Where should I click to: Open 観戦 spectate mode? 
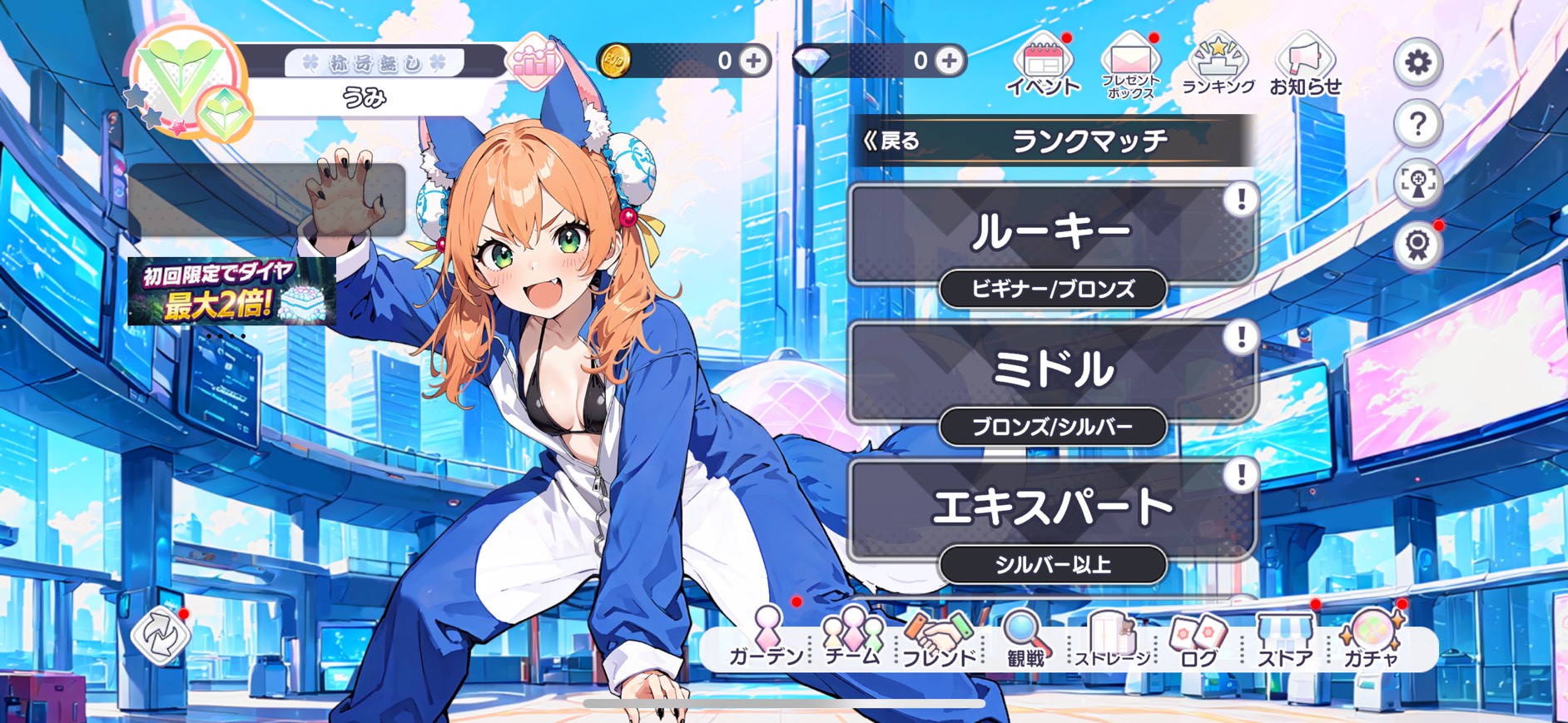coord(1025,639)
